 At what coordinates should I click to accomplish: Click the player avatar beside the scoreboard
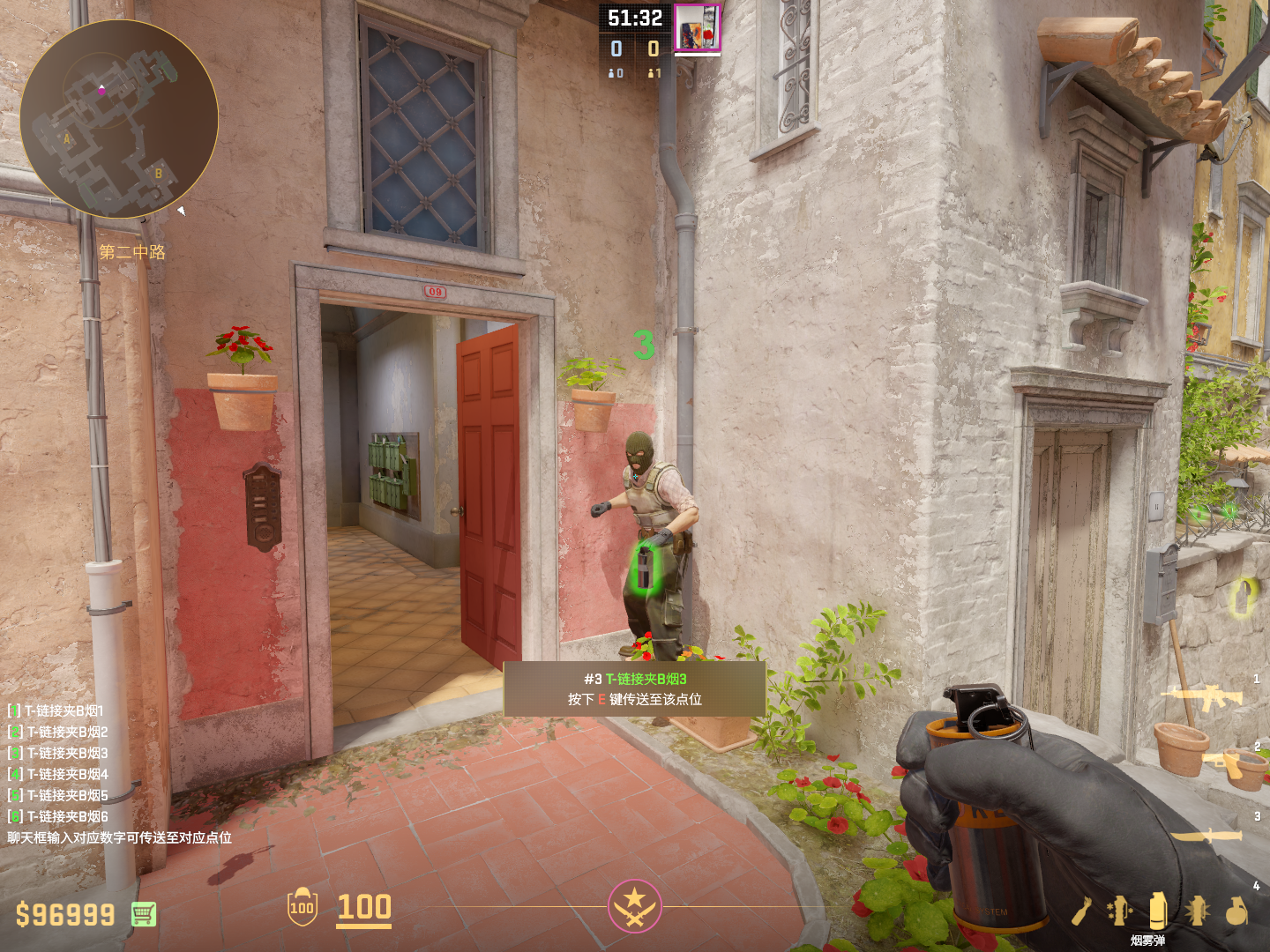click(697, 28)
